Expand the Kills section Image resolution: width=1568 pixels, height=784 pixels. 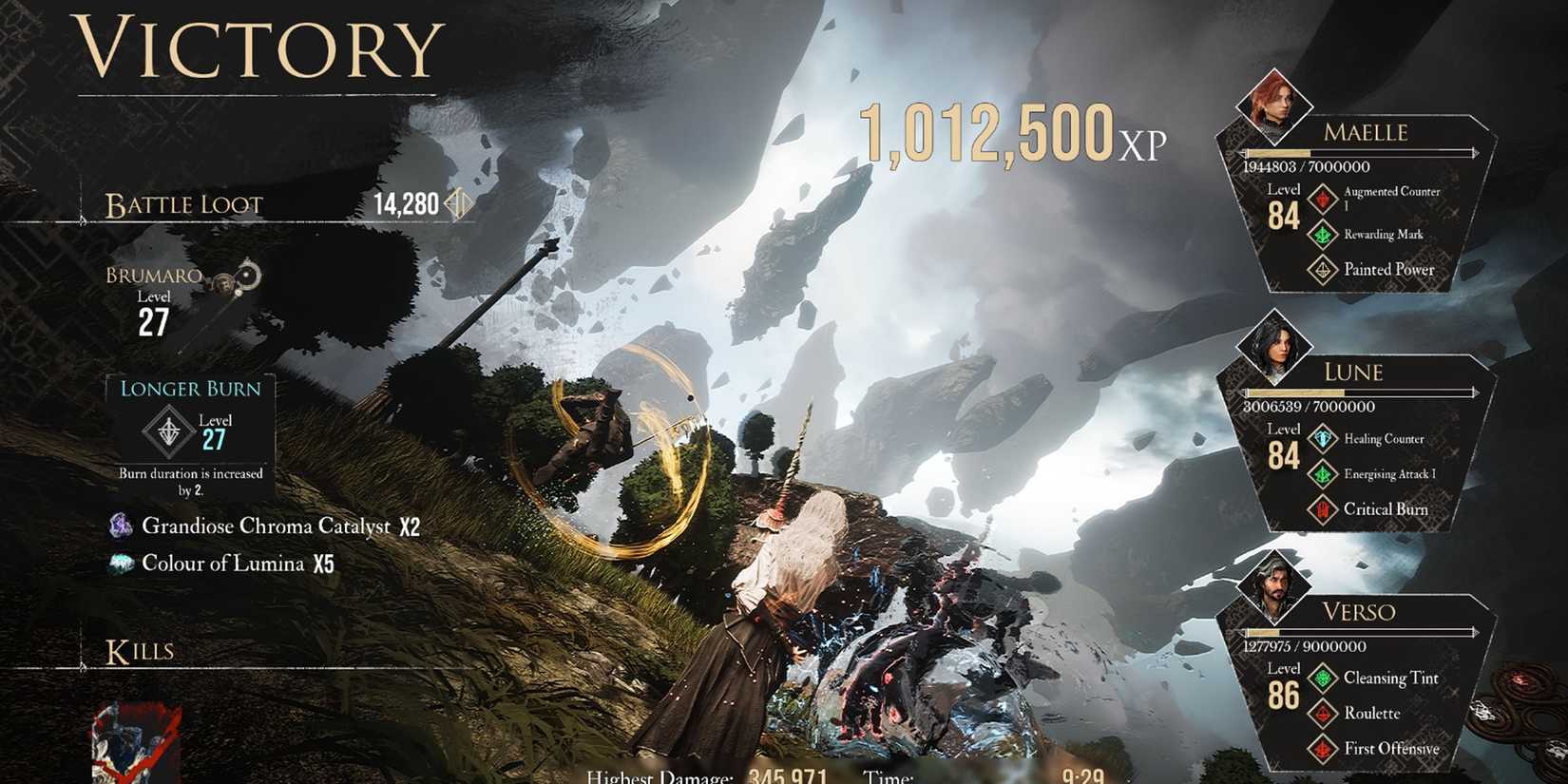pyautogui.click(x=140, y=650)
